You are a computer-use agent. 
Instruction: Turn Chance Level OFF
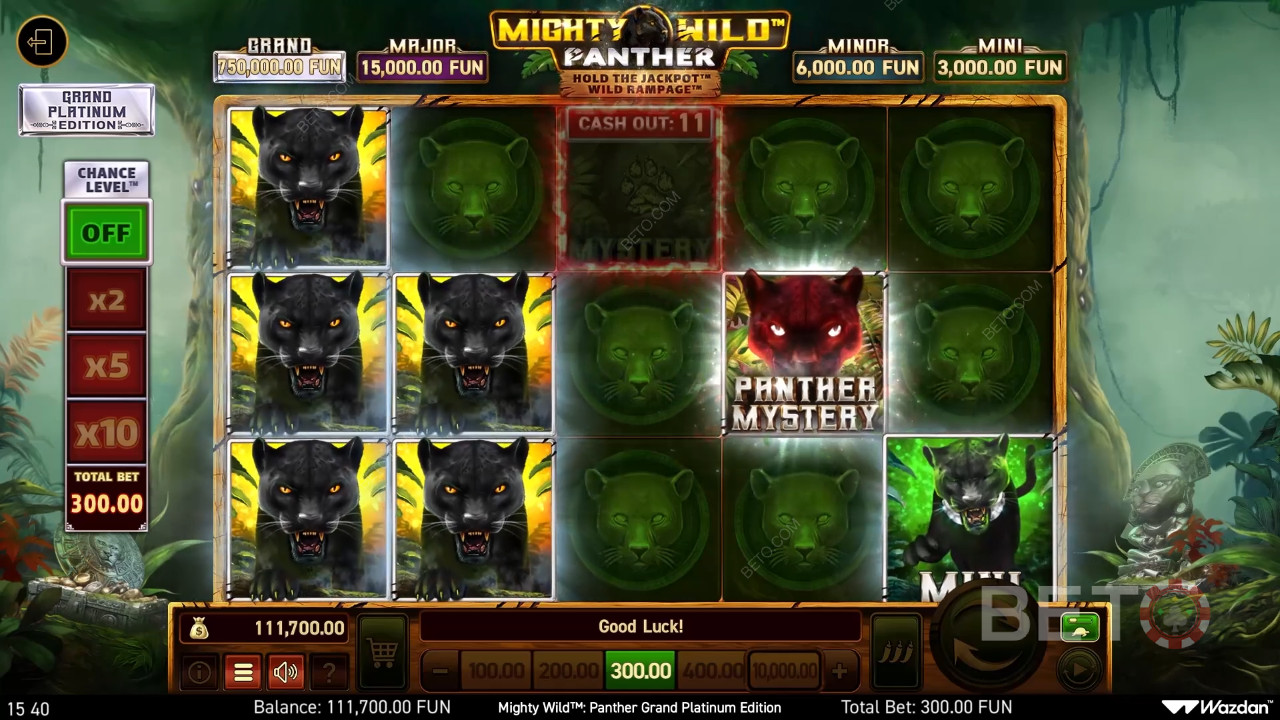coord(106,232)
